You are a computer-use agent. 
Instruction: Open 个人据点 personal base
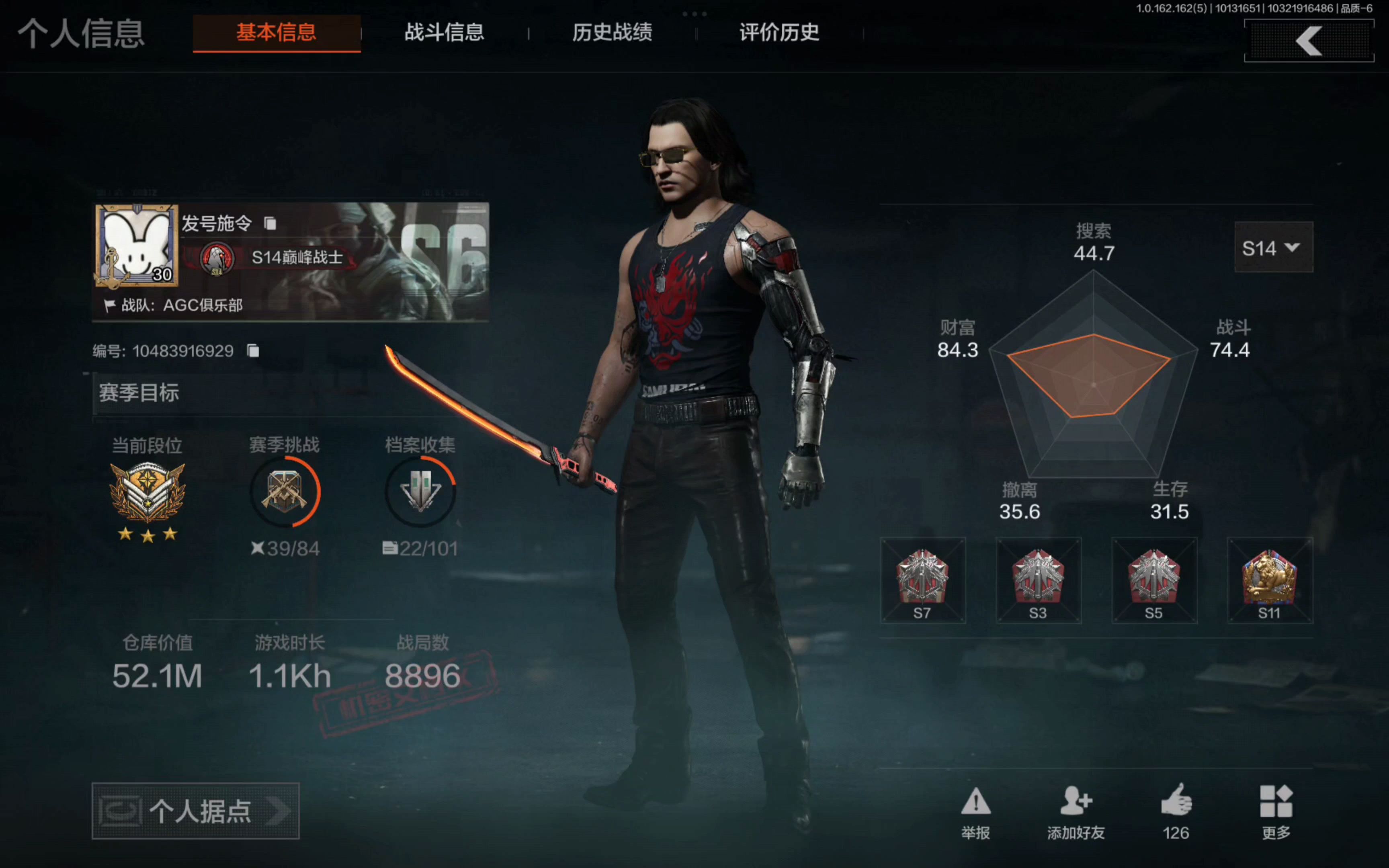pos(195,811)
